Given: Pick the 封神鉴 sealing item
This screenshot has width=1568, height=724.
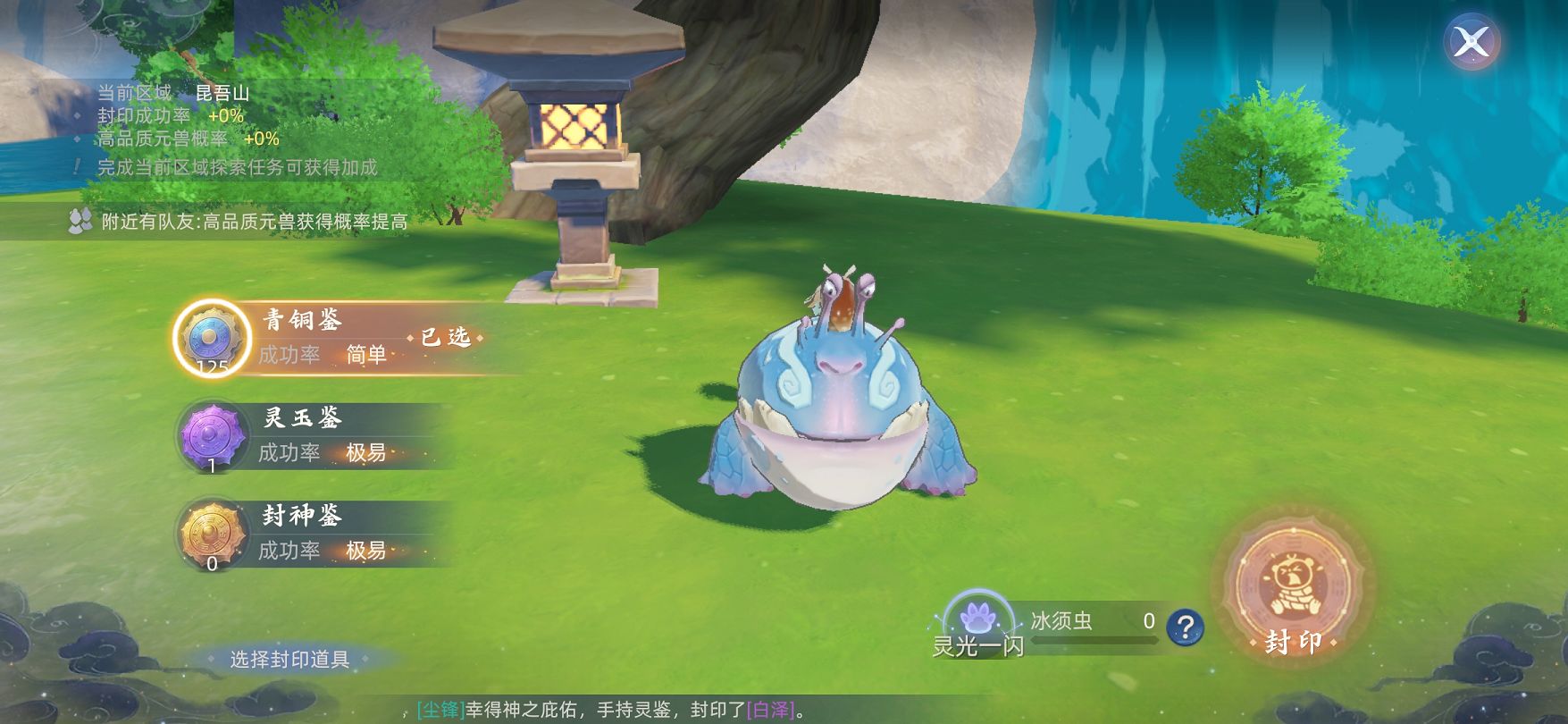Looking at the screenshot, I should tap(213, 535).
